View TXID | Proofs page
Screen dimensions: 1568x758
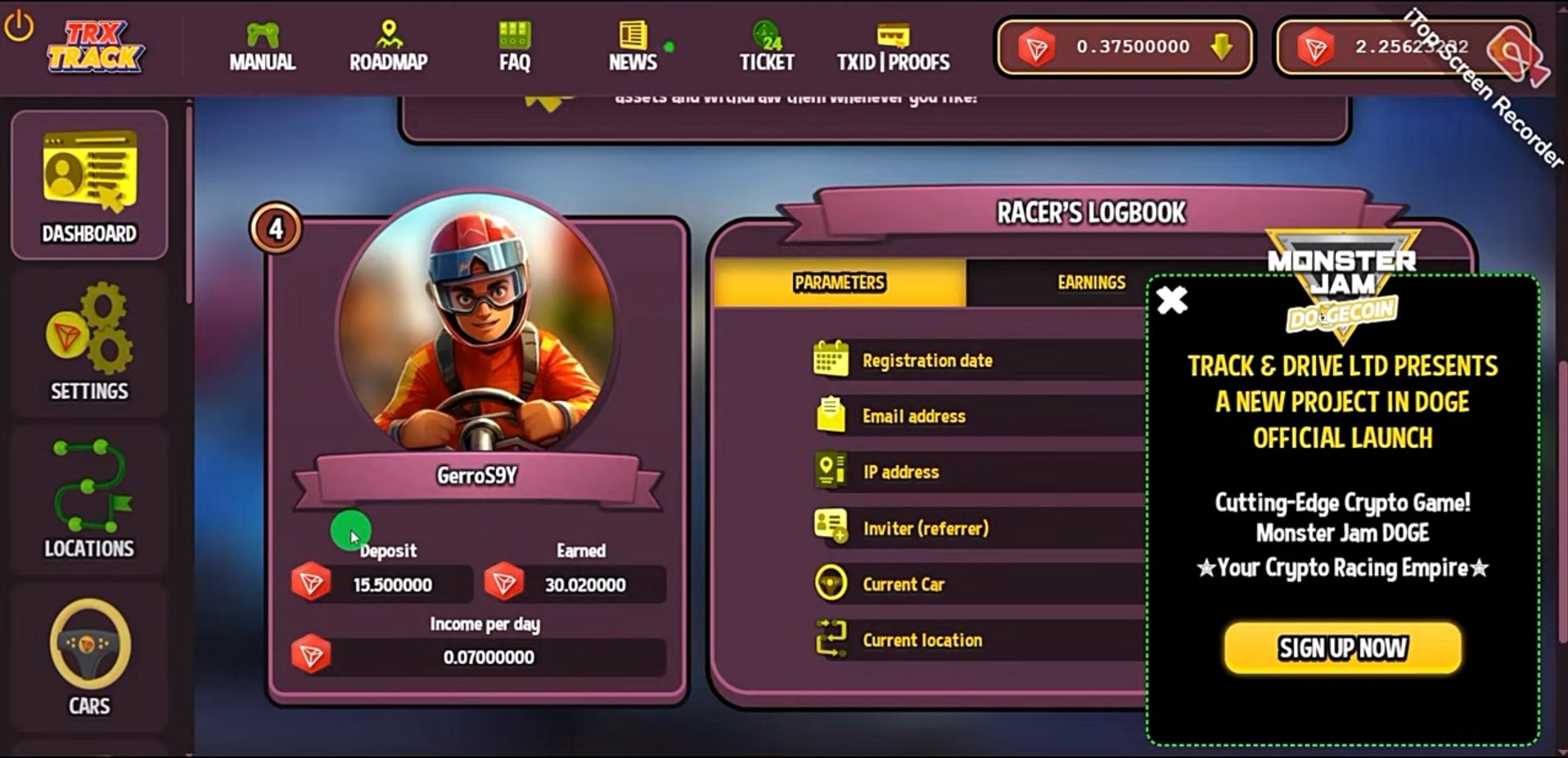tap(893, 47)
